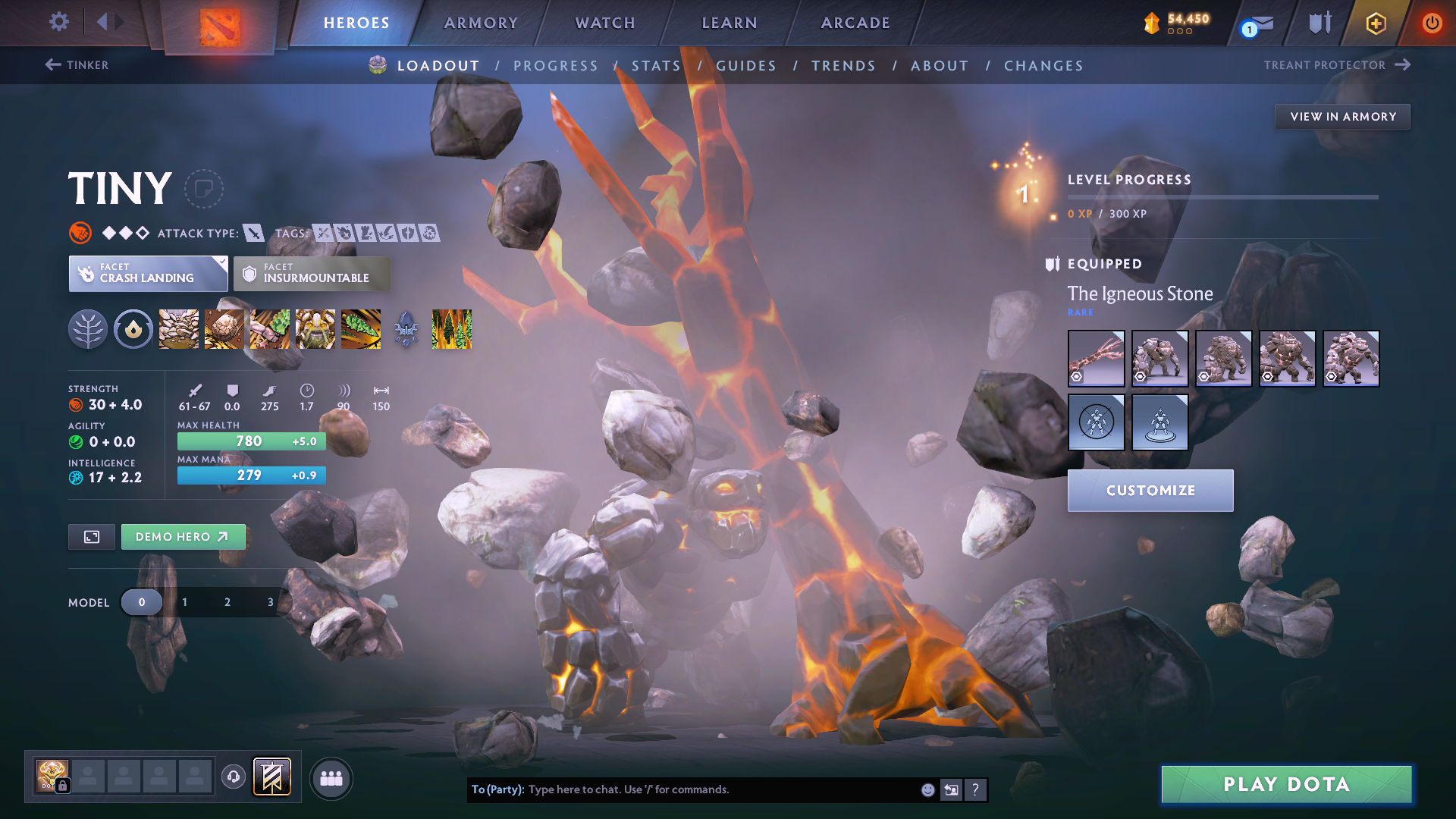Select The Igneous Stone weapon thumbnail
The width and height of the screenshot is (1456, 819).
pos(1097,358)
